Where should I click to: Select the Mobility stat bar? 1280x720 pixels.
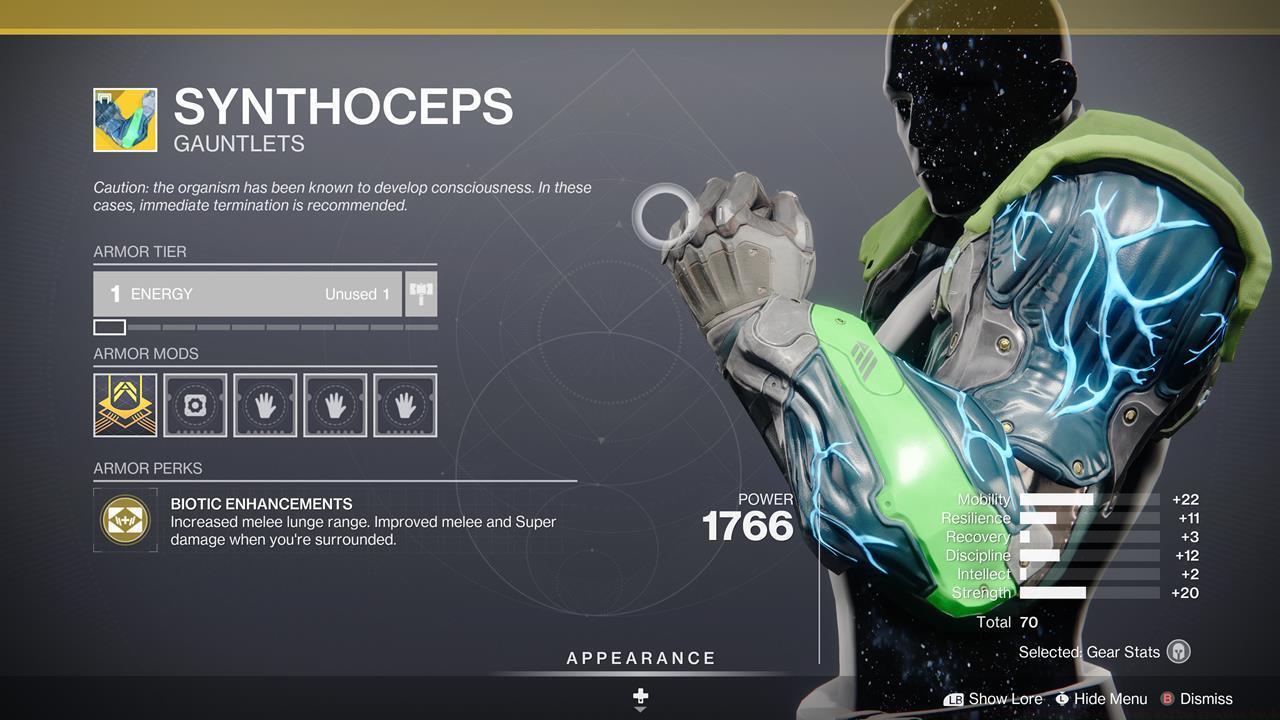click(1085, 498)
